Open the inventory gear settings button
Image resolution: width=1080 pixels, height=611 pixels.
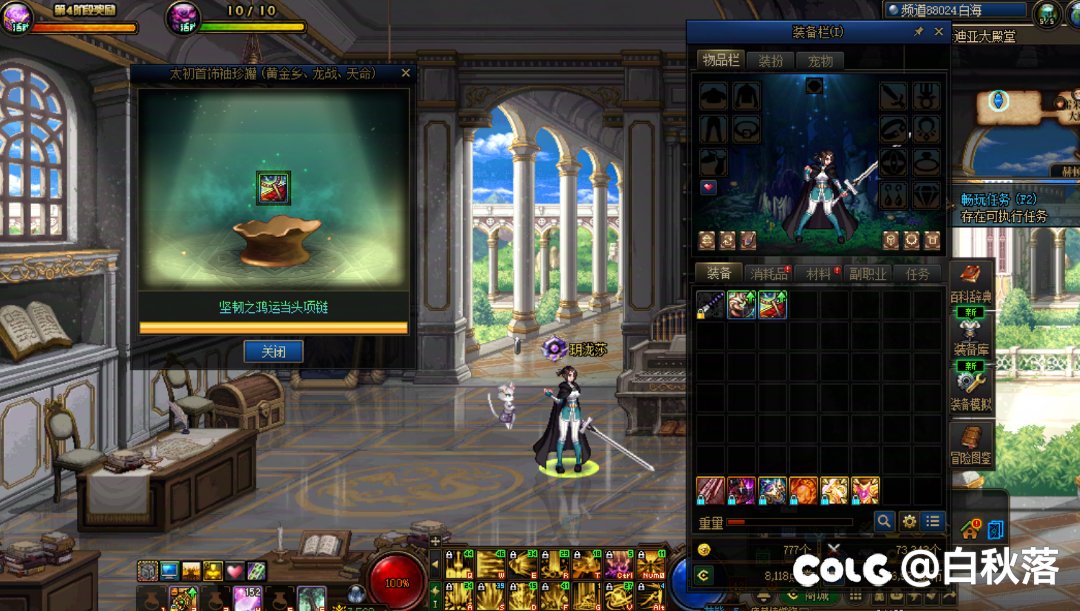pos(909,521)
